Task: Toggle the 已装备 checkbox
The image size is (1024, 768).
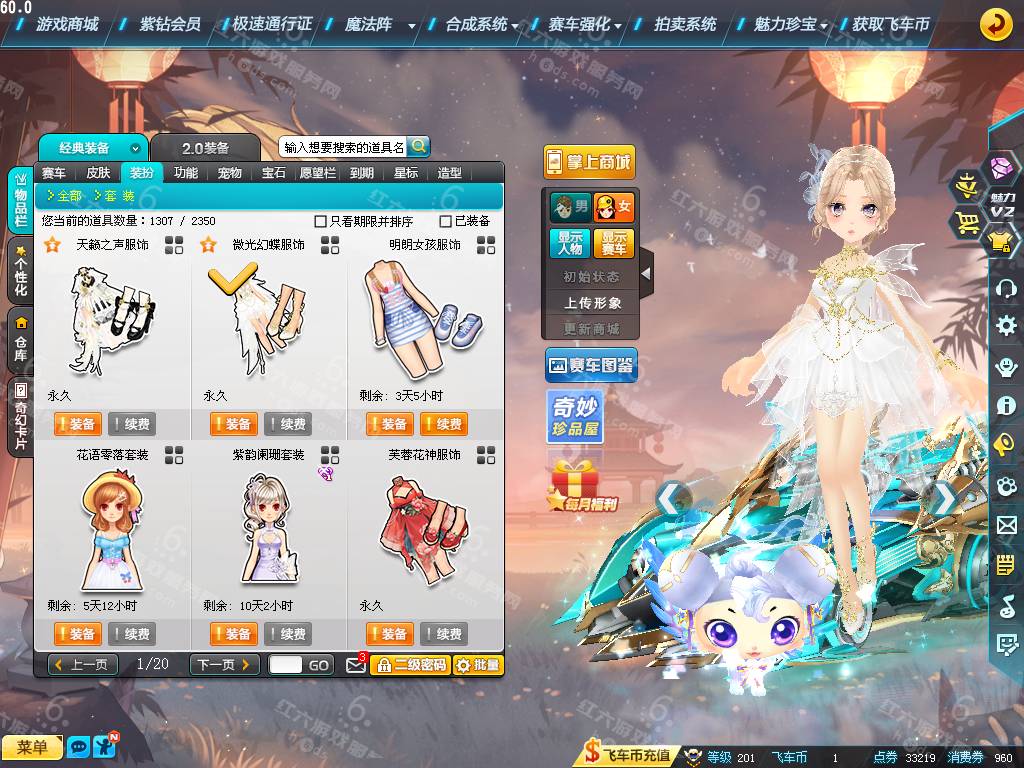Action: [446, 221]
